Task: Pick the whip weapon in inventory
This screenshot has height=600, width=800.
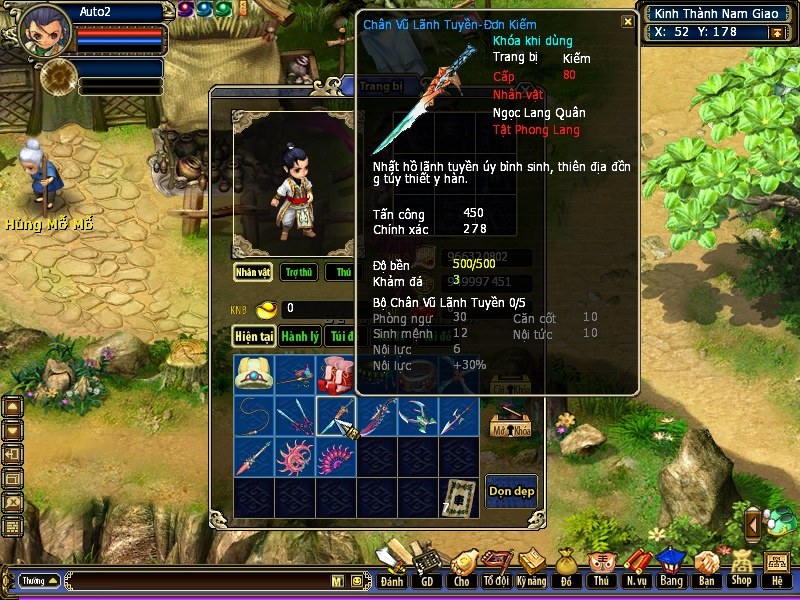Action: point(254,416)
